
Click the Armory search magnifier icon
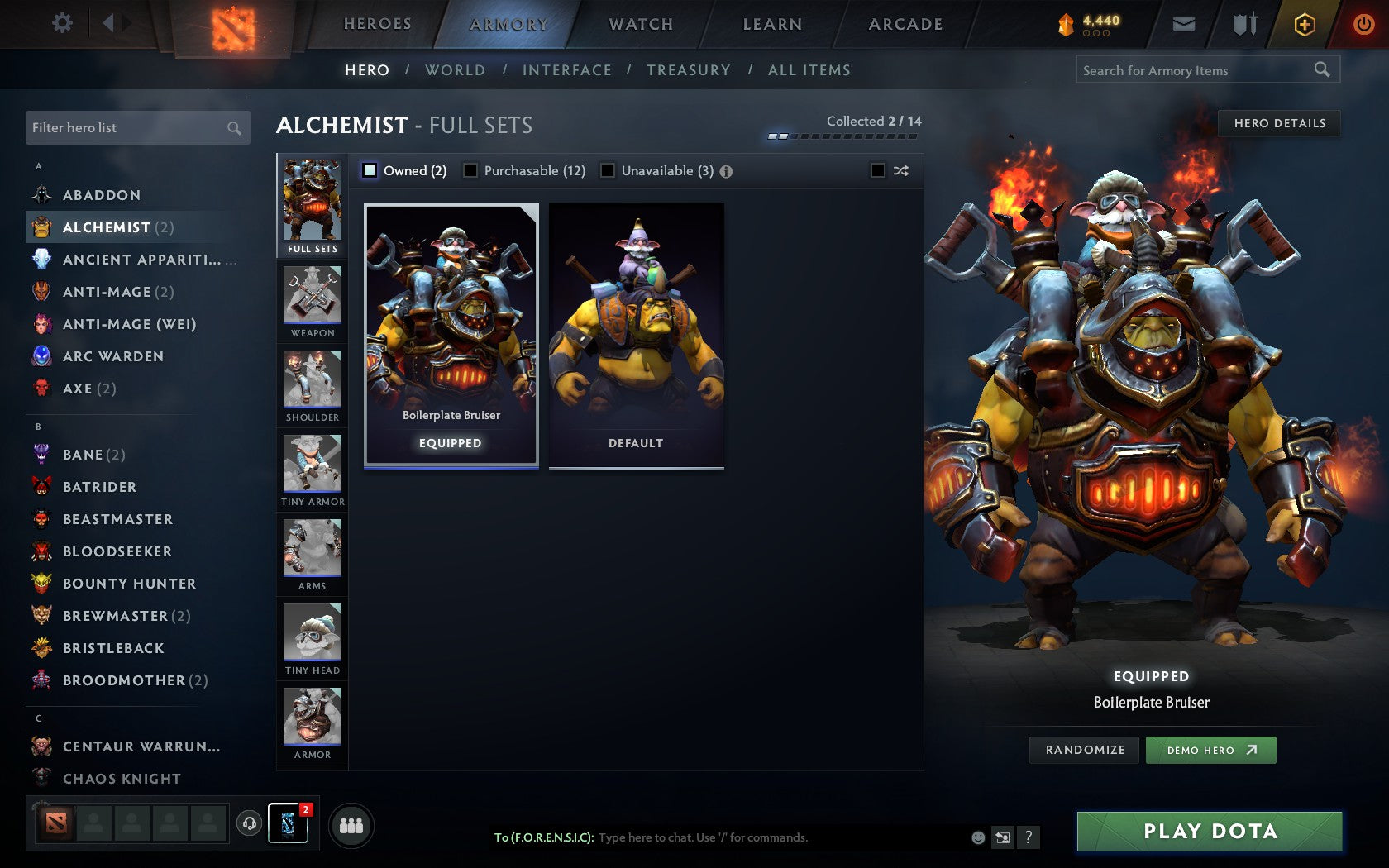[1321, 69]
